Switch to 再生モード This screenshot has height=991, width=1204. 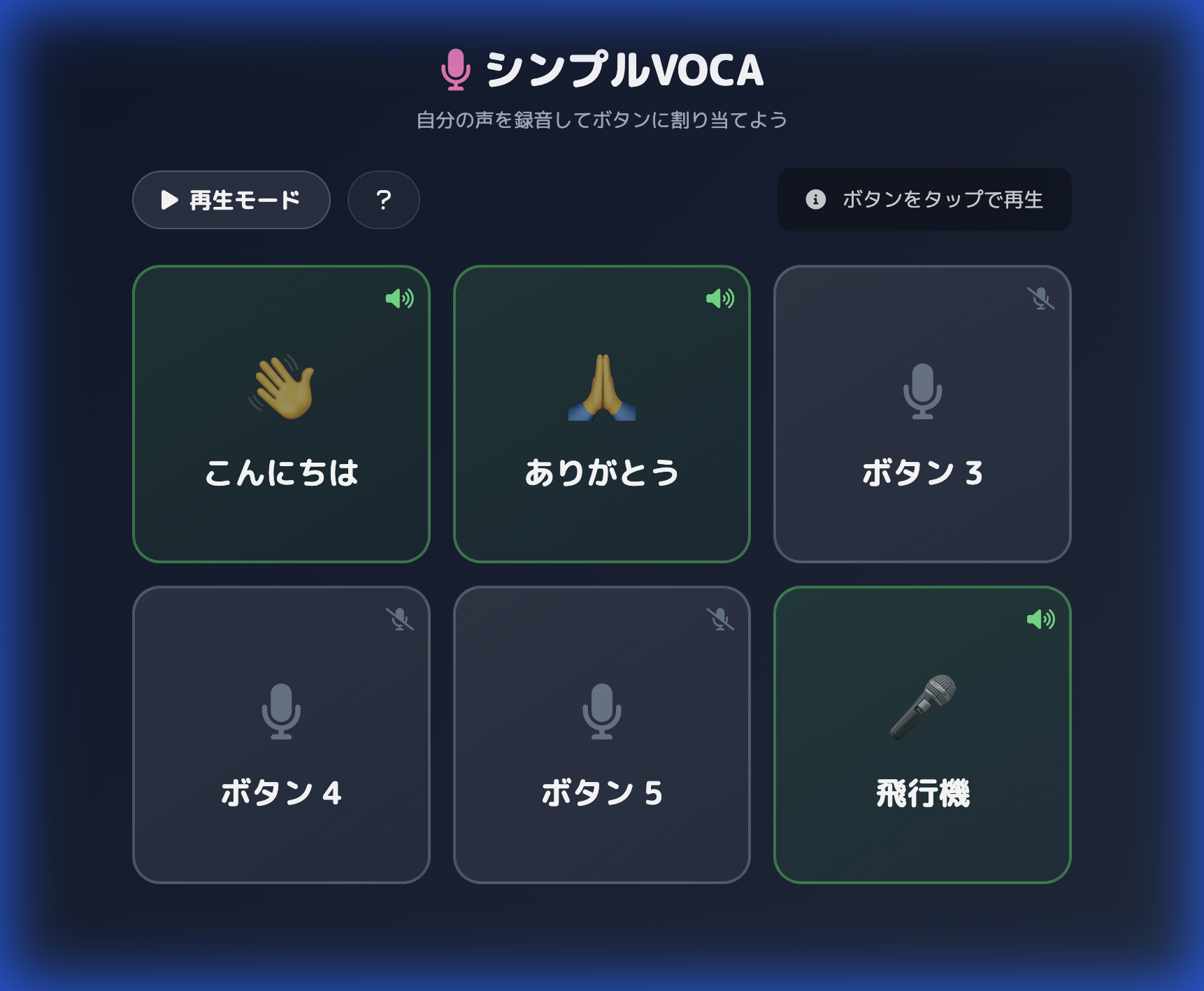coord(231,199)
